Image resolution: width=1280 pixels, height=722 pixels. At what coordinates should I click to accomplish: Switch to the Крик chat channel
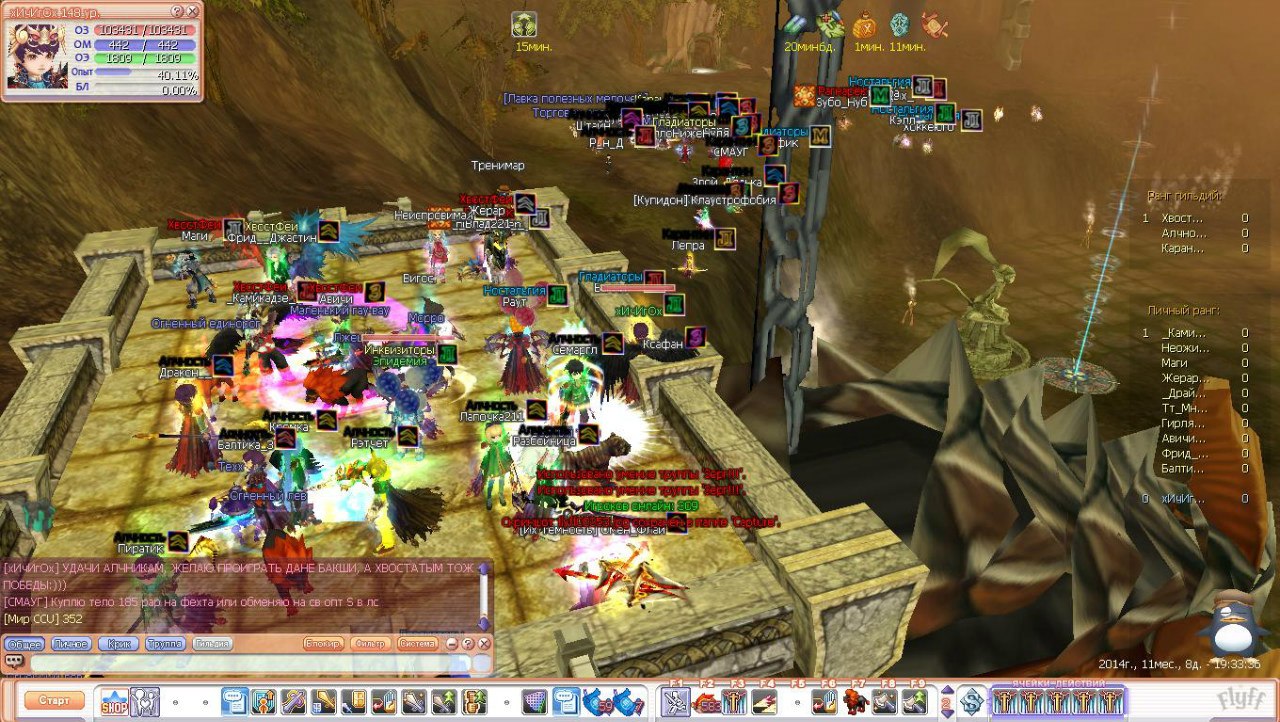coord(119,644)
